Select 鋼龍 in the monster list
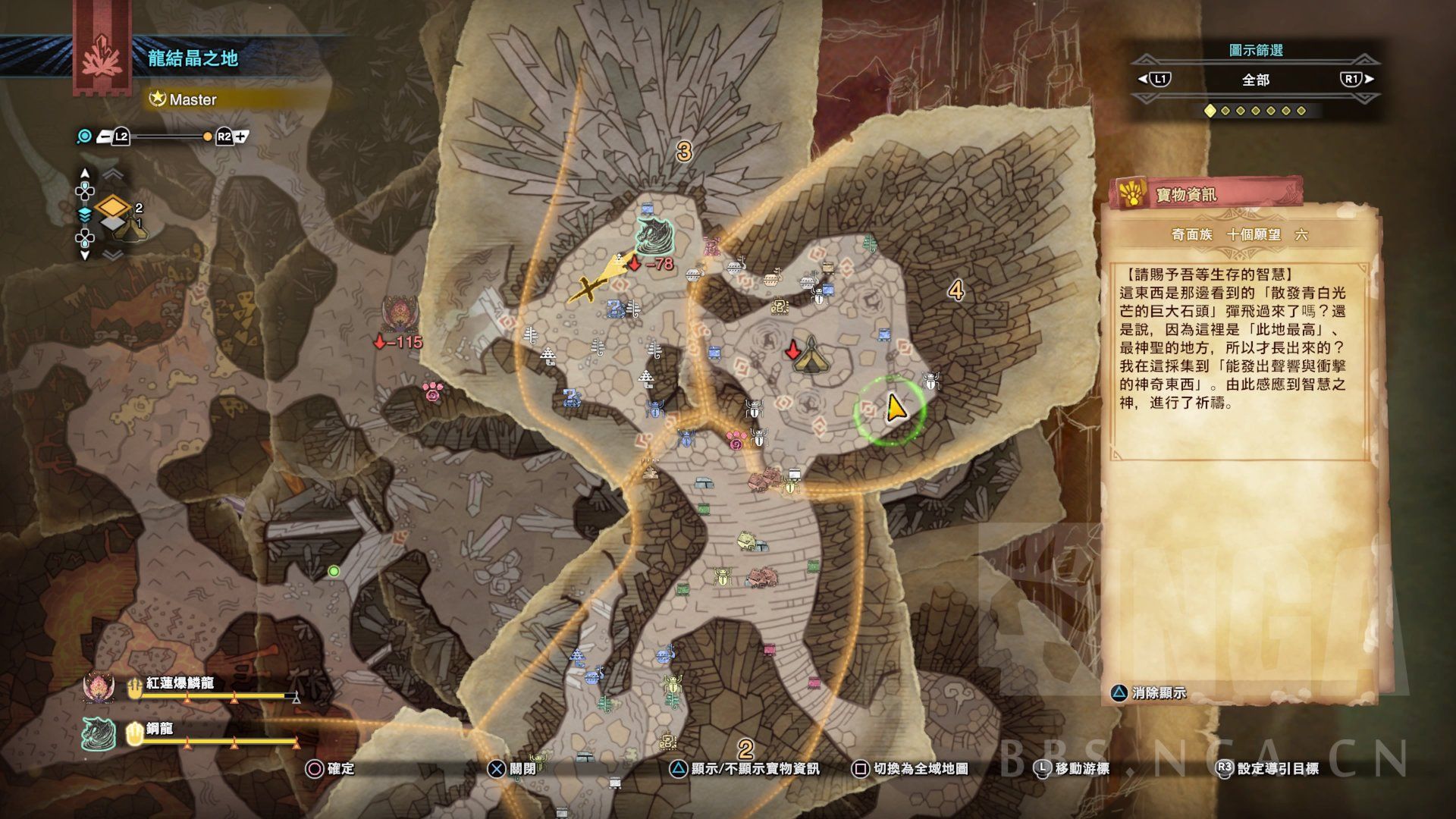This screenshot has height=819, width=1456. pos(161,729)
